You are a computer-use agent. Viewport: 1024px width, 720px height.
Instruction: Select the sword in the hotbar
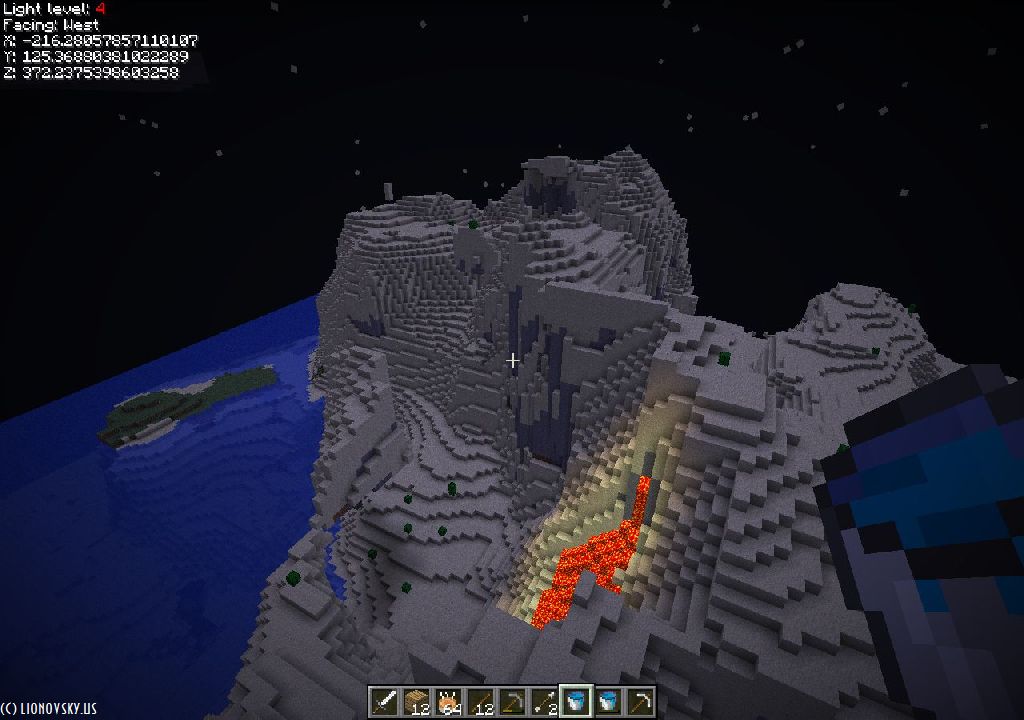coord(384,701)
